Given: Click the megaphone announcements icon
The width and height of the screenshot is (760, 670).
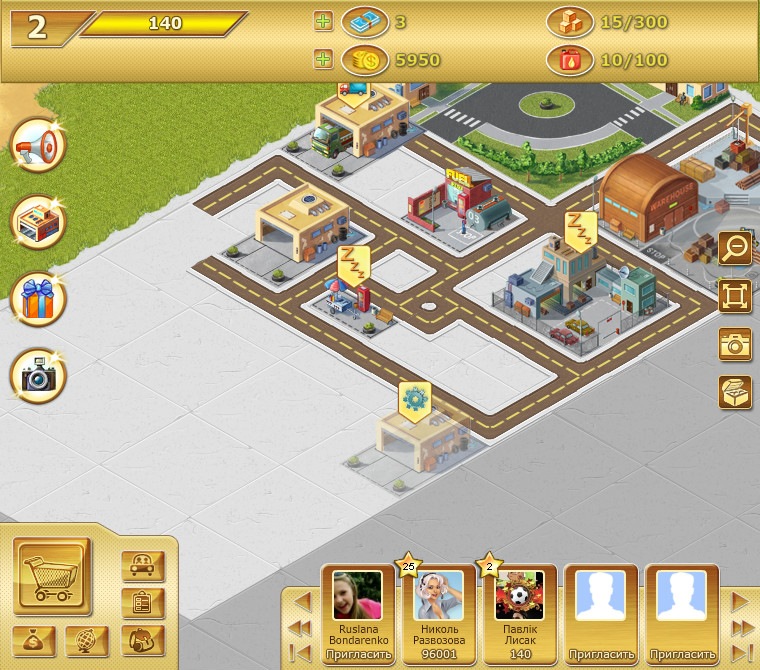Looking at the screenshot, I should 39,147.
